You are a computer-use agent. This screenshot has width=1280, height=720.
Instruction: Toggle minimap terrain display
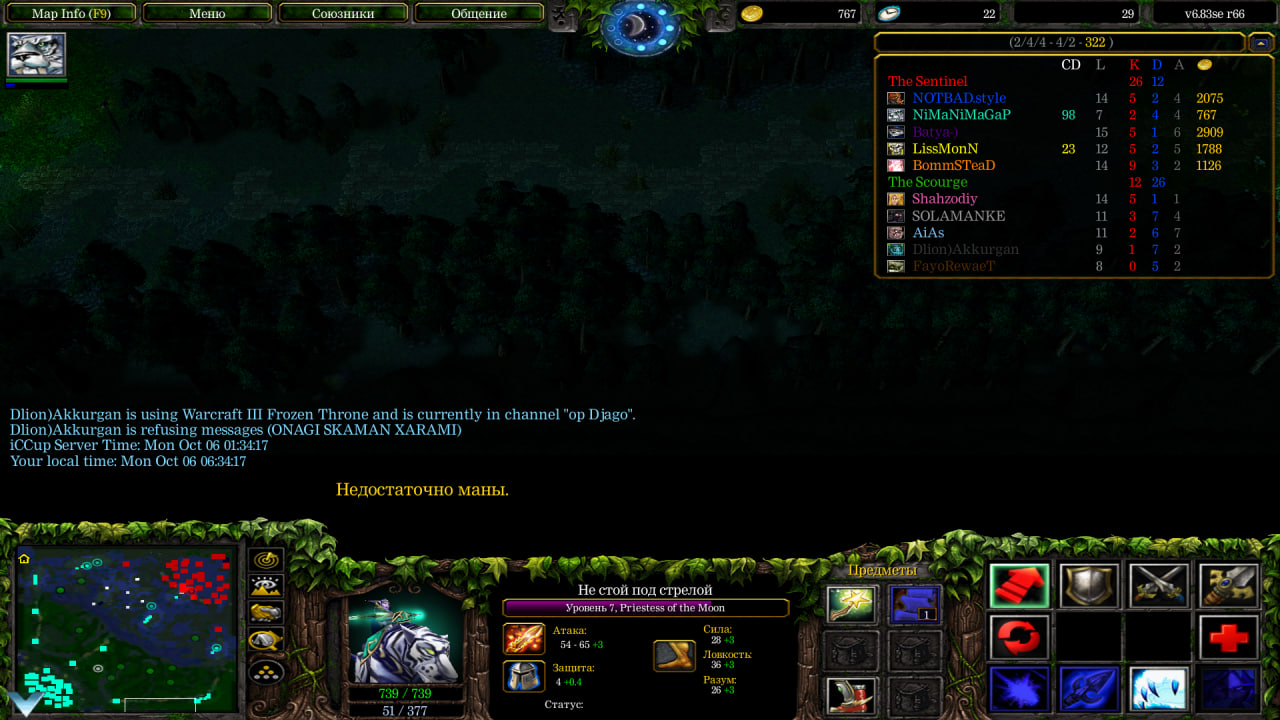[x=266, y=587]
